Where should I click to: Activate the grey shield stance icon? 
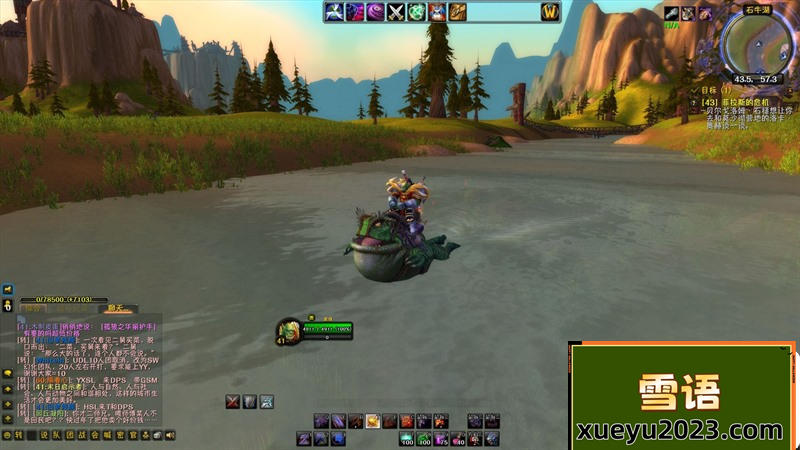coord(250,402)
